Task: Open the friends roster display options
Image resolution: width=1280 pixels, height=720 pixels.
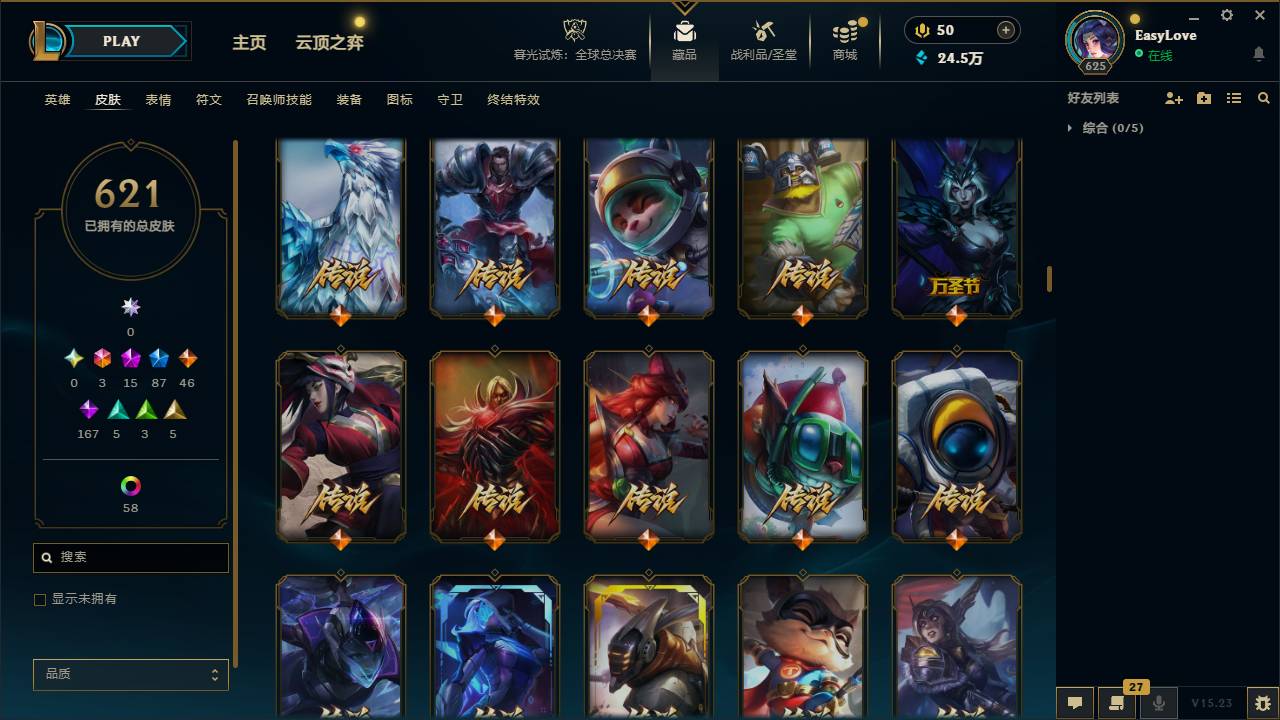Action: tap(1233, 97)
